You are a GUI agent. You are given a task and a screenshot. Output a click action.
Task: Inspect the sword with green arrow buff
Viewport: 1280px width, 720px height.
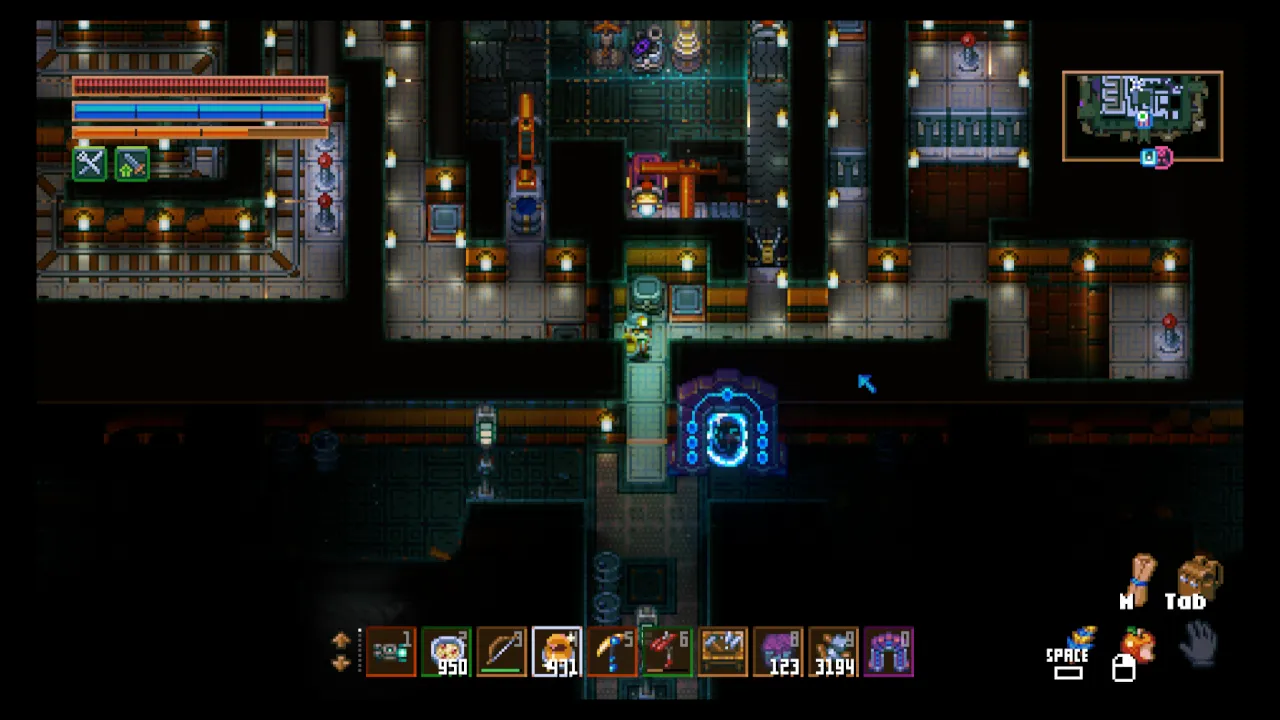click(x=132, y=163)
